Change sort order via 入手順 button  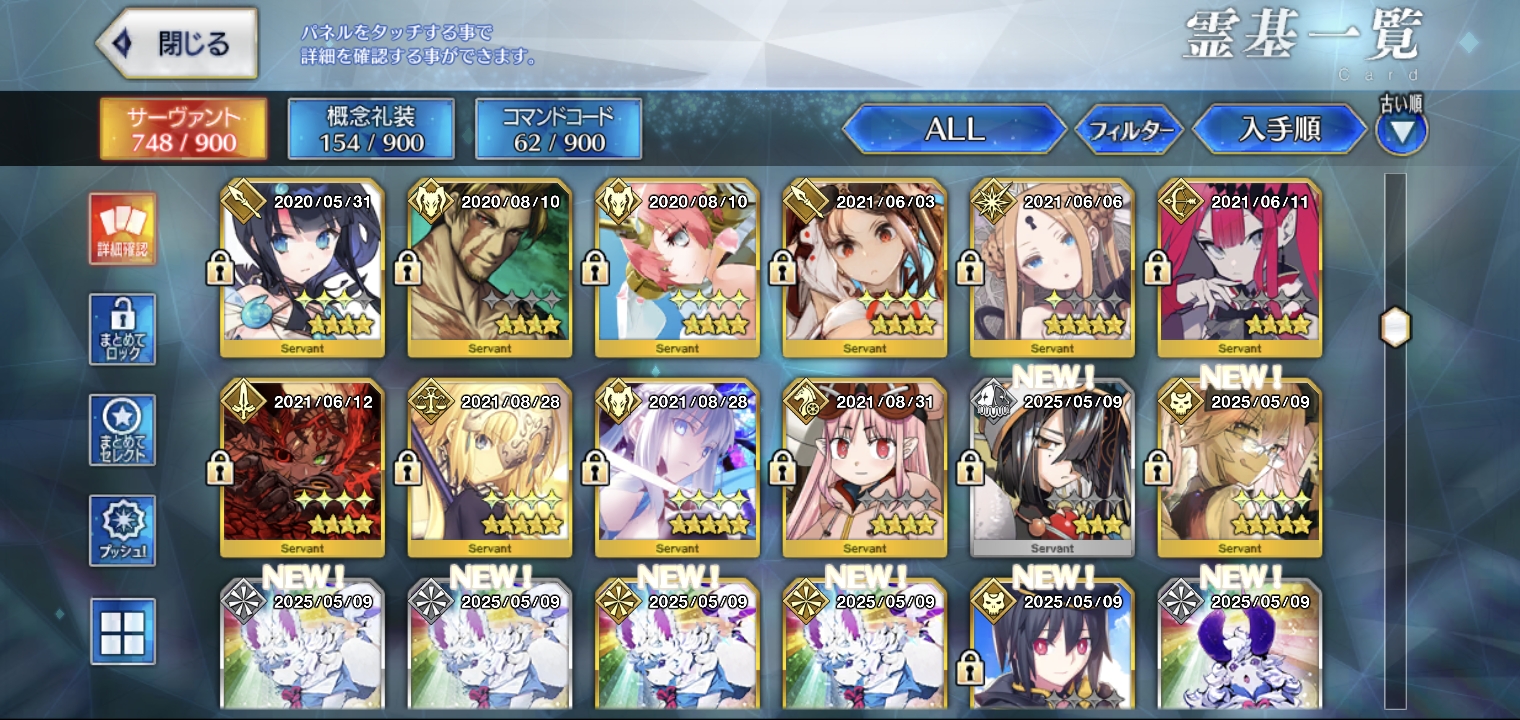pos(1279,129)
